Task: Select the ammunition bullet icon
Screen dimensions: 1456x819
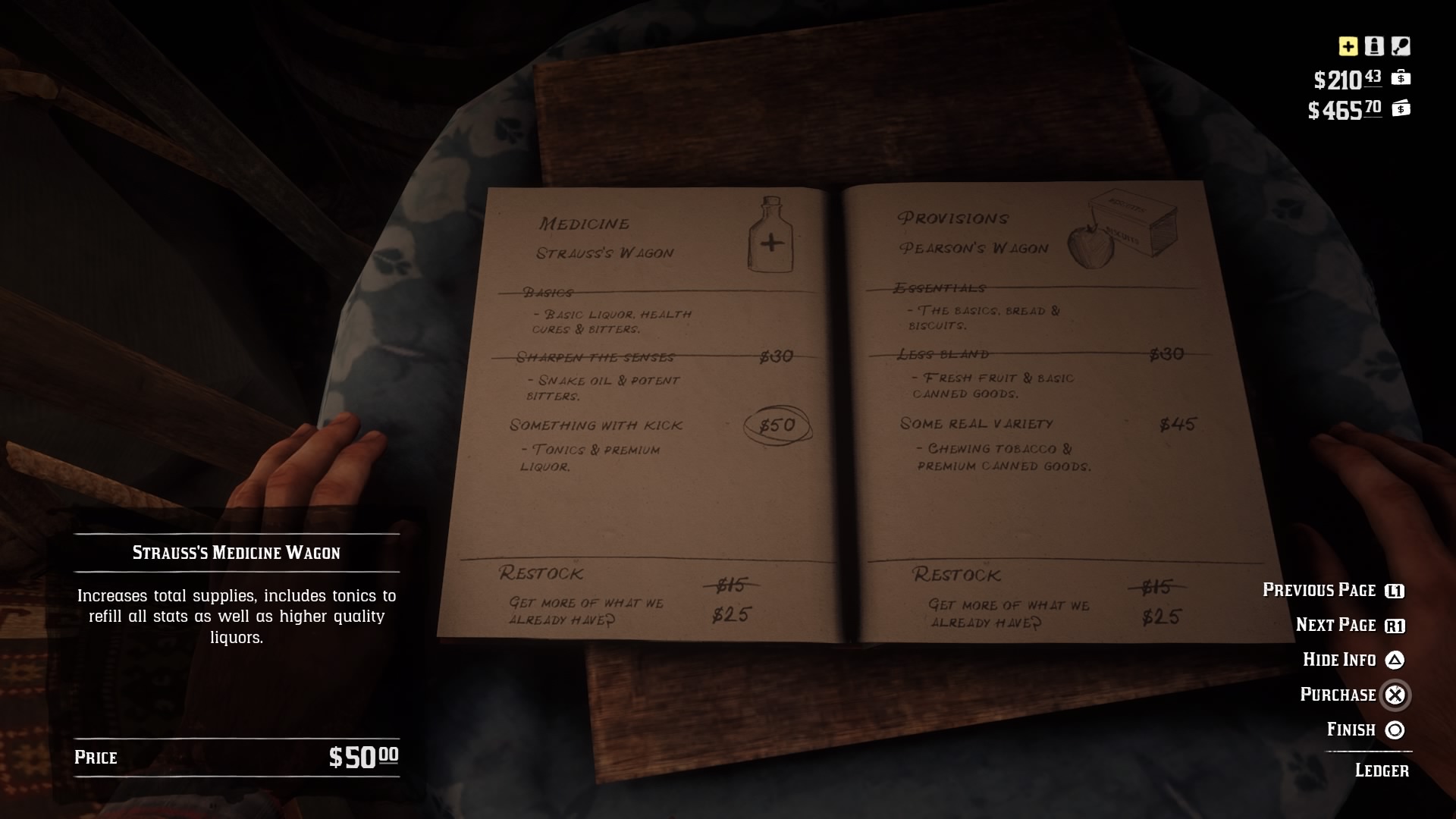Action: (1375, 47)
